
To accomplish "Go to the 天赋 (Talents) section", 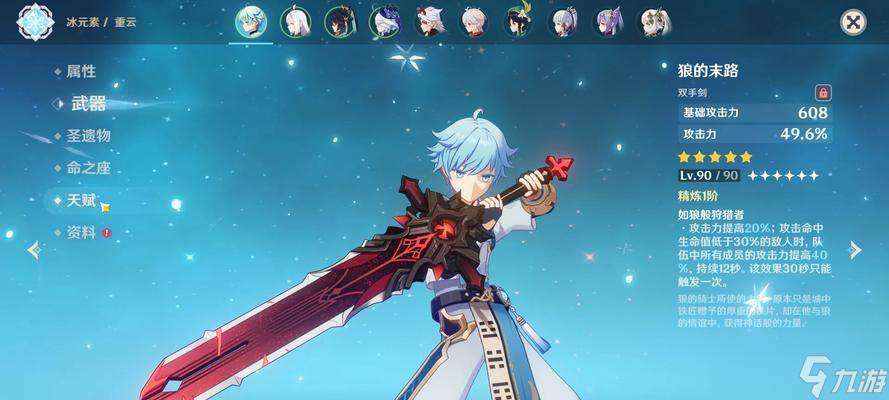I will coord(82,201).
